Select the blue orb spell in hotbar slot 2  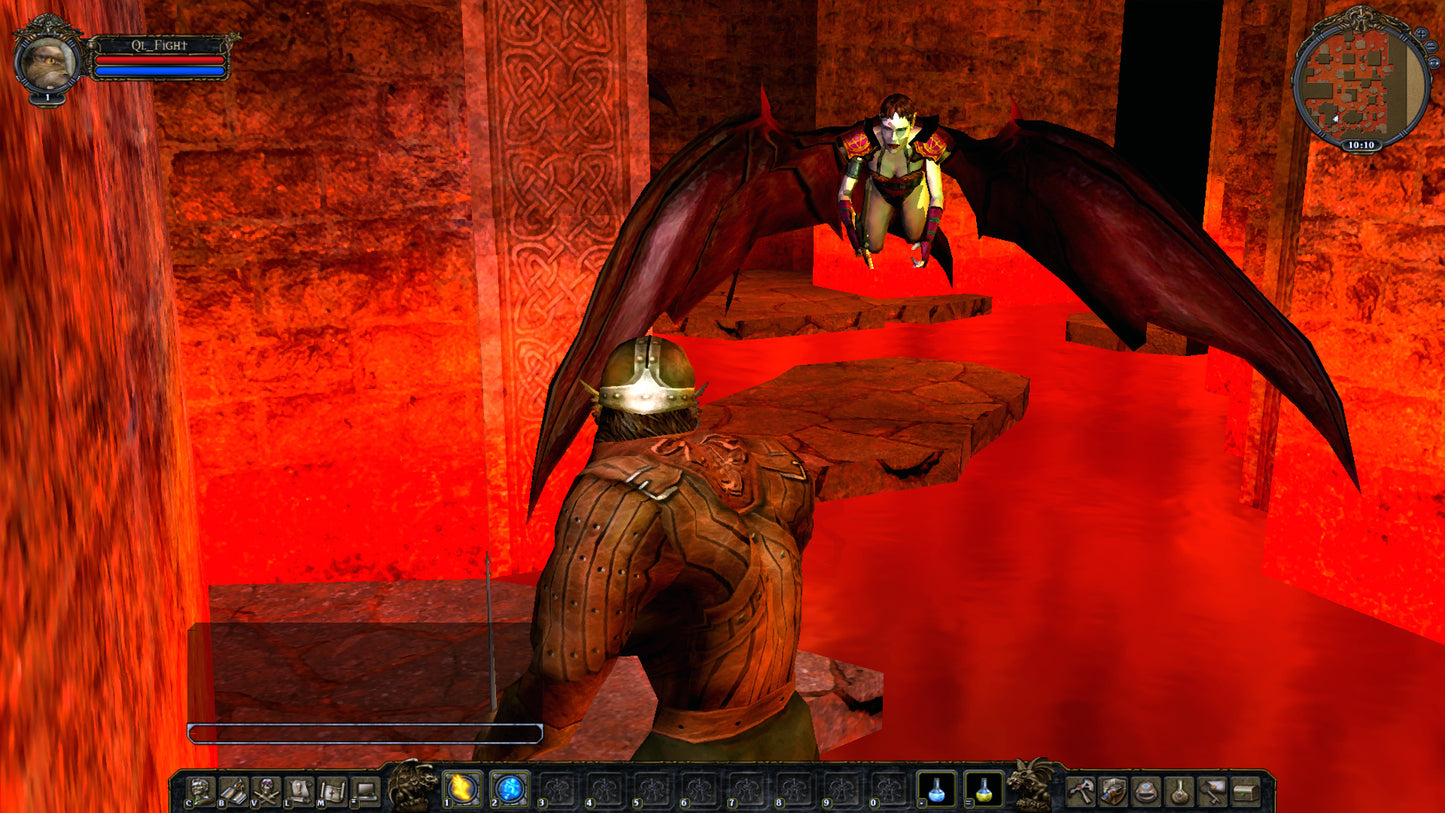(x=509, y=790)
